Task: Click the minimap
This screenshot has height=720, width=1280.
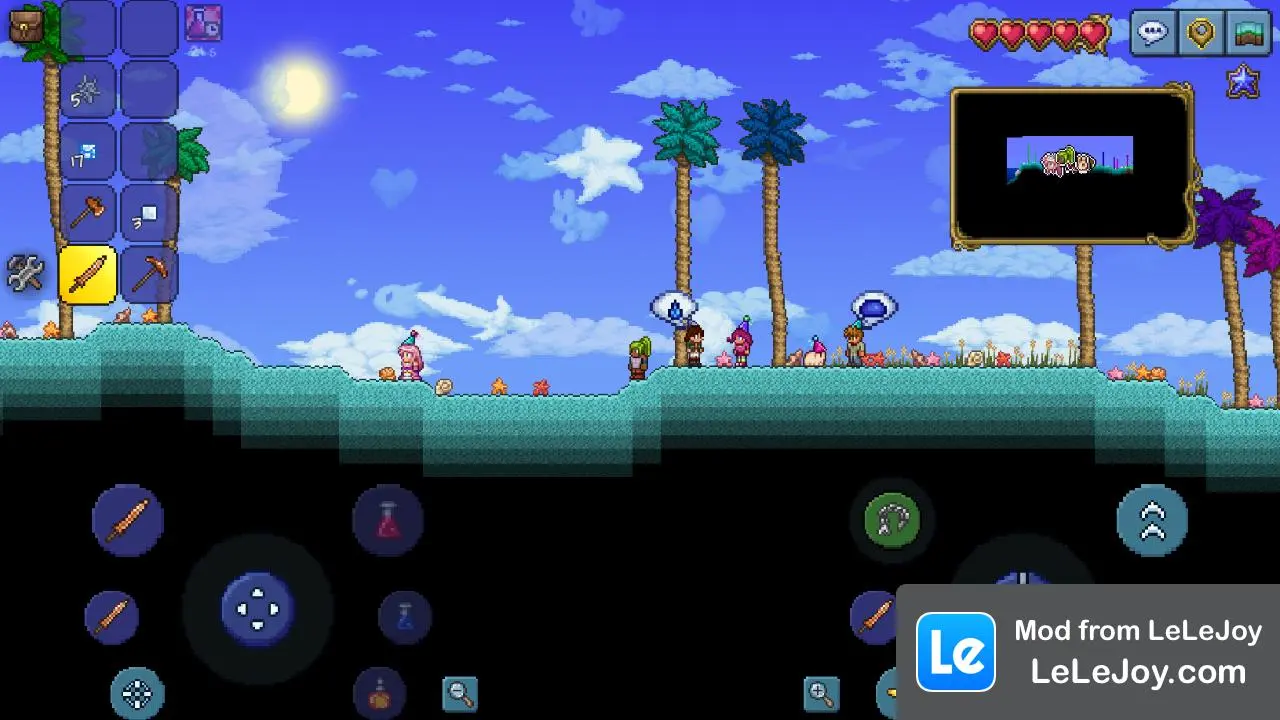Action: [x=1071, y=166]
